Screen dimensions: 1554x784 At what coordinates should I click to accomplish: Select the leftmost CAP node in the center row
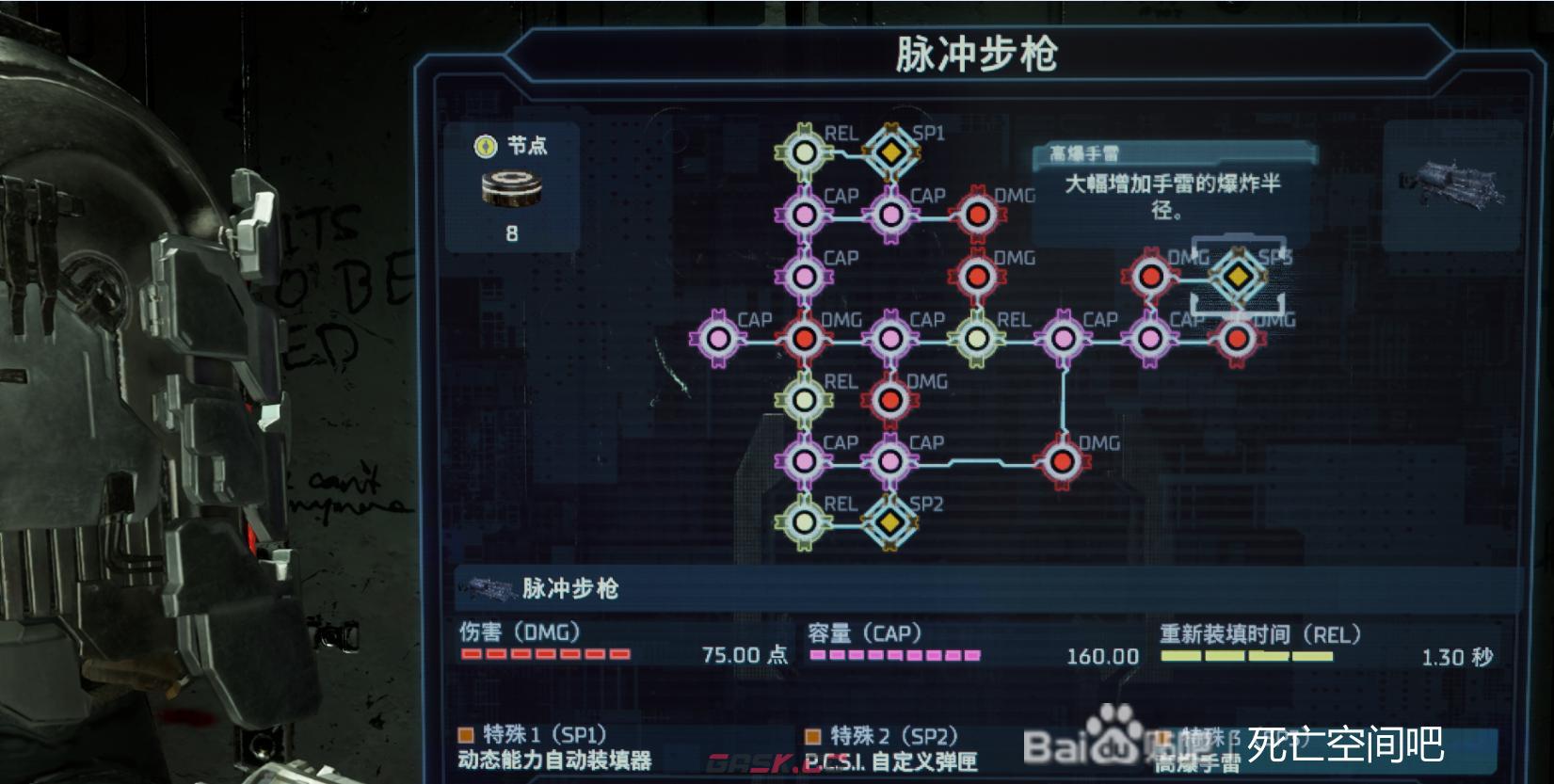720,337
